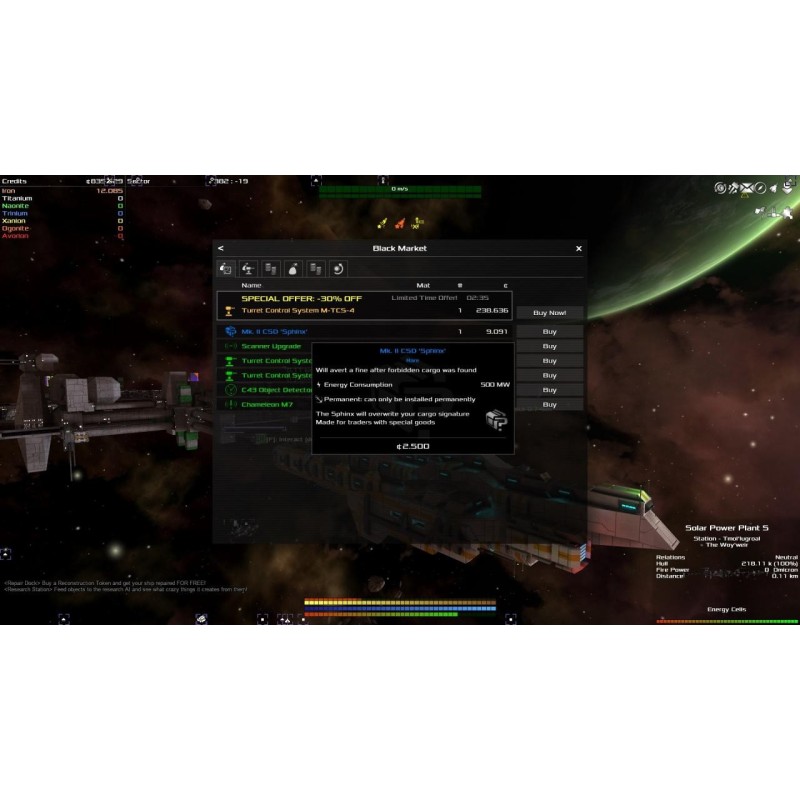Sort the list by Name column
Viewport: 800px width, 800px height.
click(x=251, y=285)
